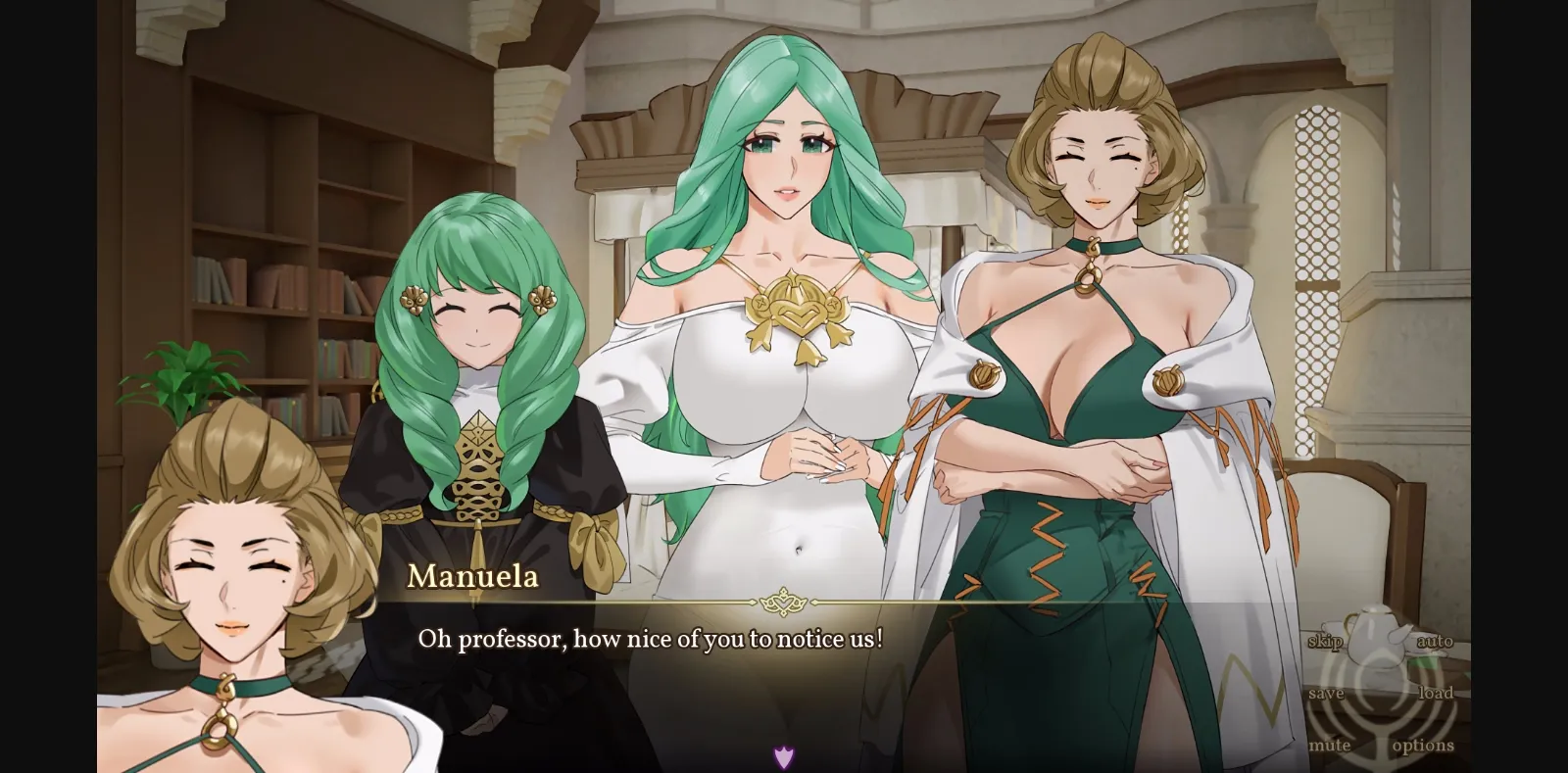The height and width of the screenshot is (773, 1568).
Task: Click Manuela's name plate
Action: click(472, 578)
